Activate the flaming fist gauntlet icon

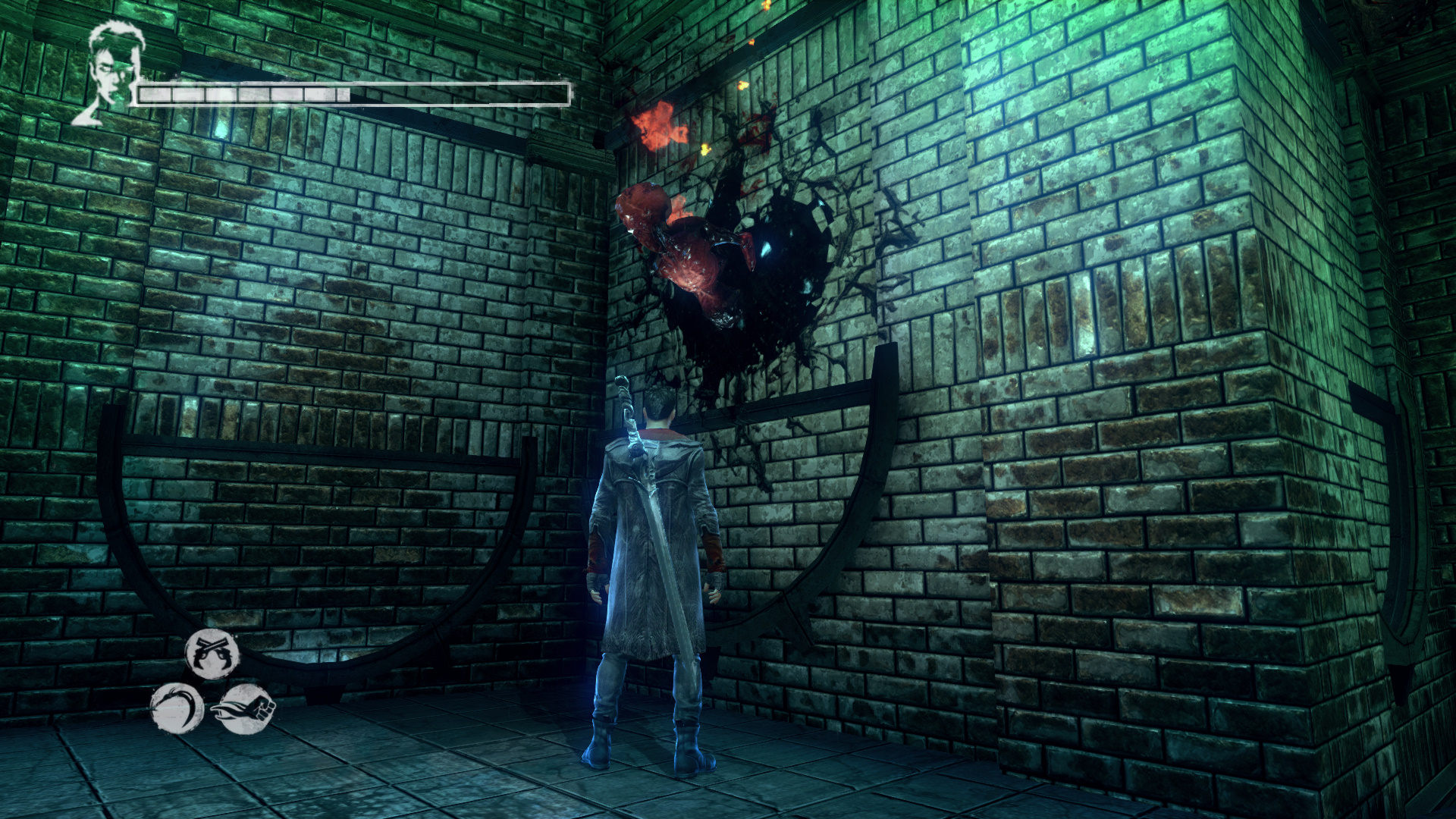(x=246, y=709)
